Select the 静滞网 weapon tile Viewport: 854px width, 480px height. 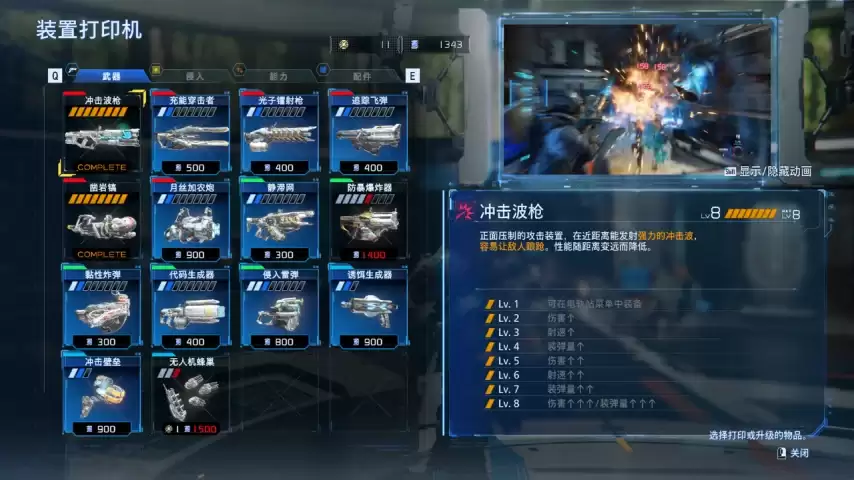[x=281, y=220]
